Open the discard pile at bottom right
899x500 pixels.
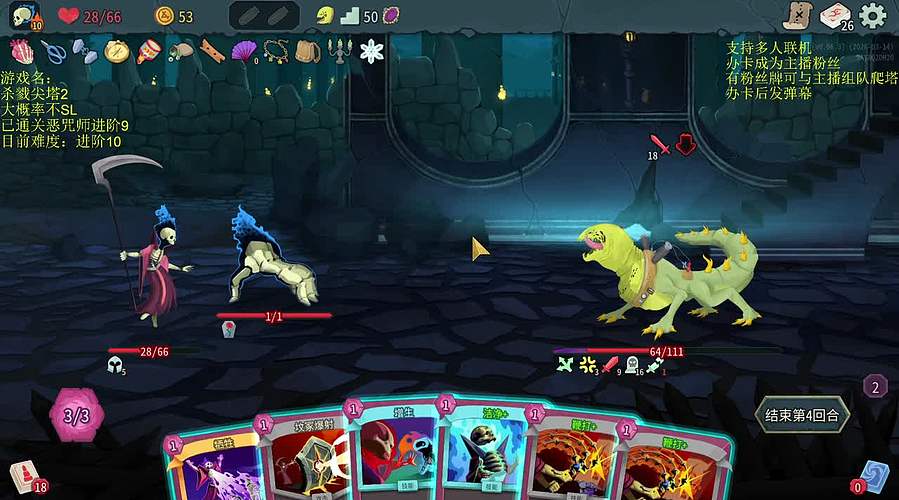[x=874, y=474]
